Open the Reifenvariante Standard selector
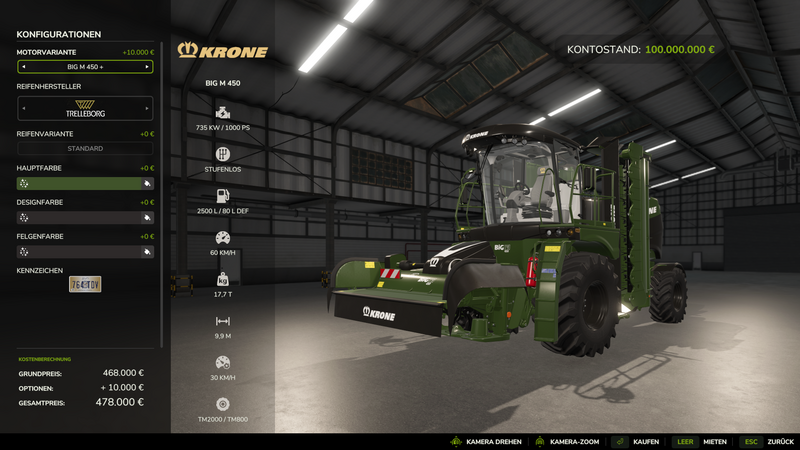800x450 pixels. tap(85, 149)
